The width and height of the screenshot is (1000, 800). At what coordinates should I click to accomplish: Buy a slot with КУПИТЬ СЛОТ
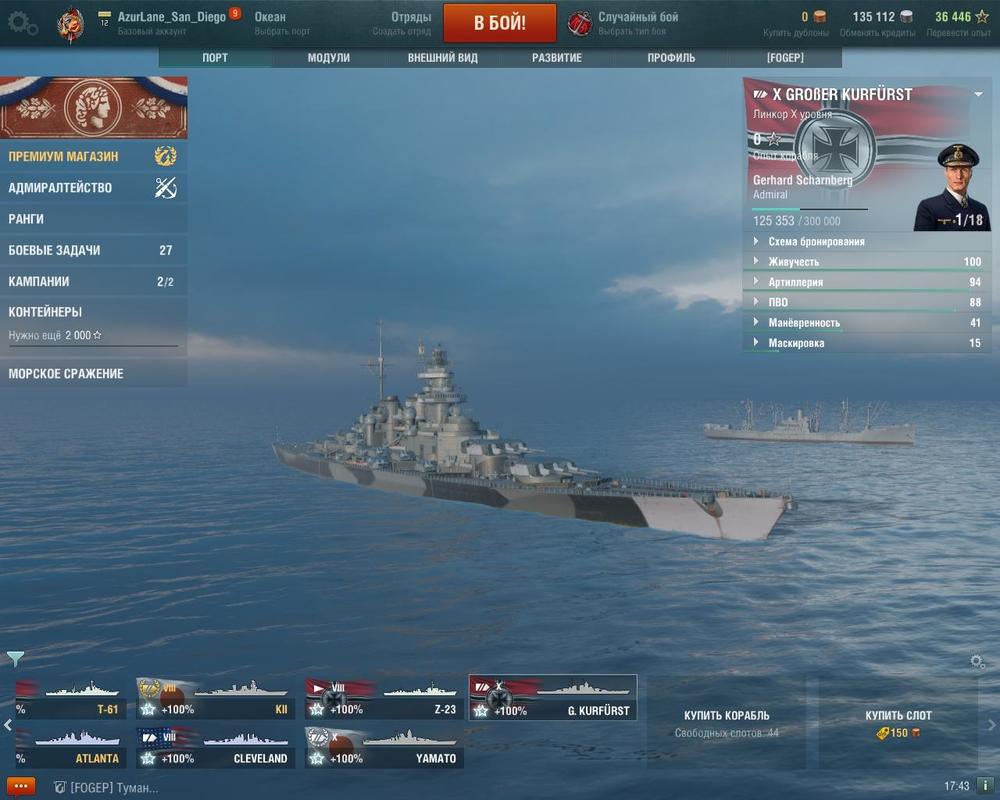898,723
